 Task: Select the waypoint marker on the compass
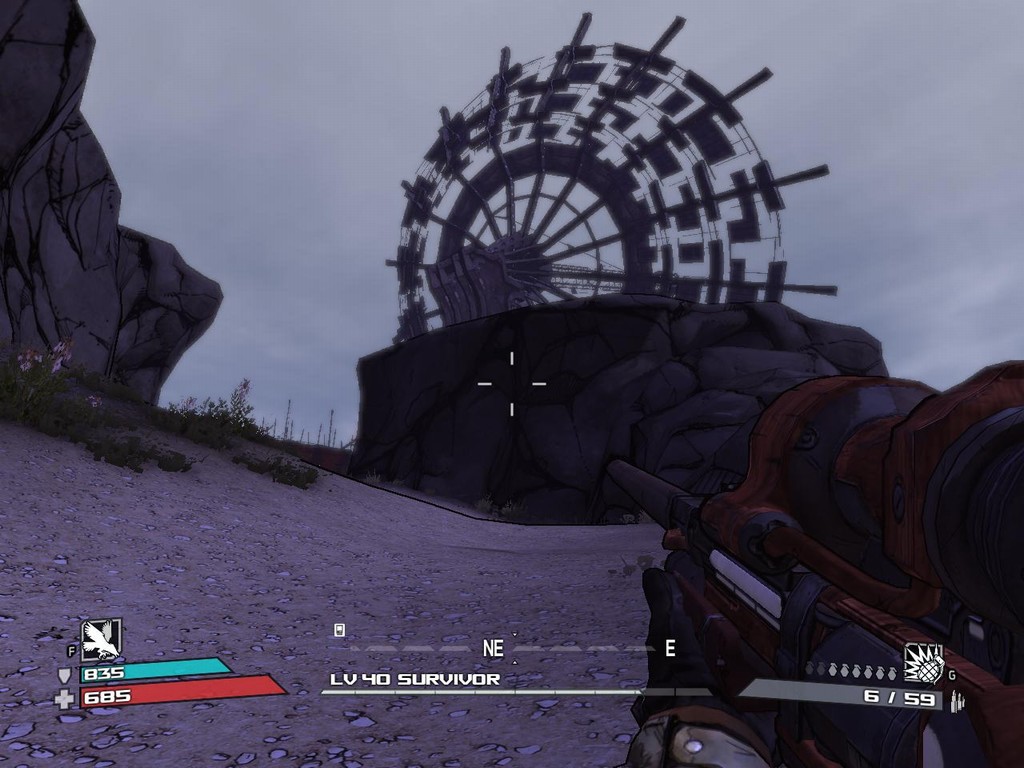coord(340,630)
